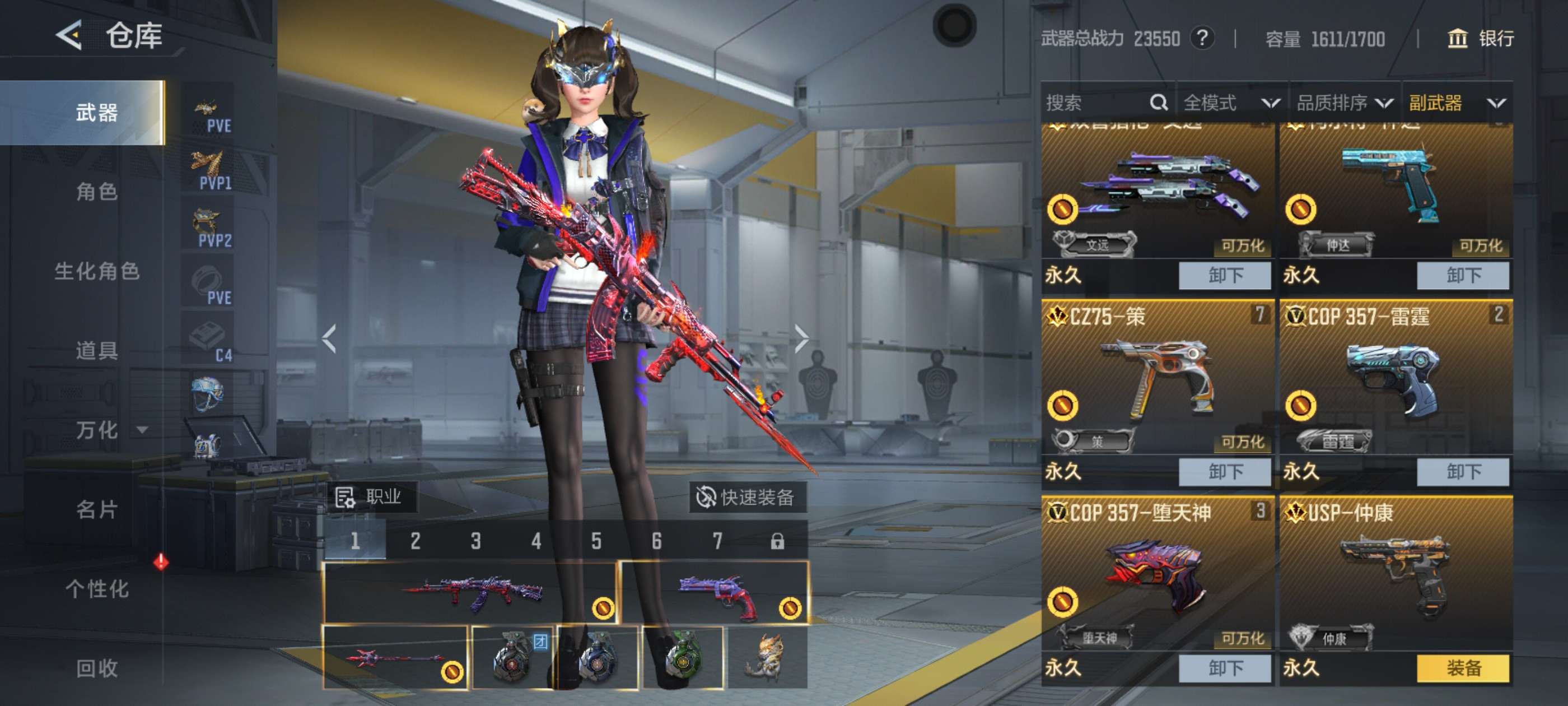Unequip the CZ75-策 pistol with 卸下
Image resolution: width=1568 pixels, height=706 pixels.
[x=1224, y=471]
